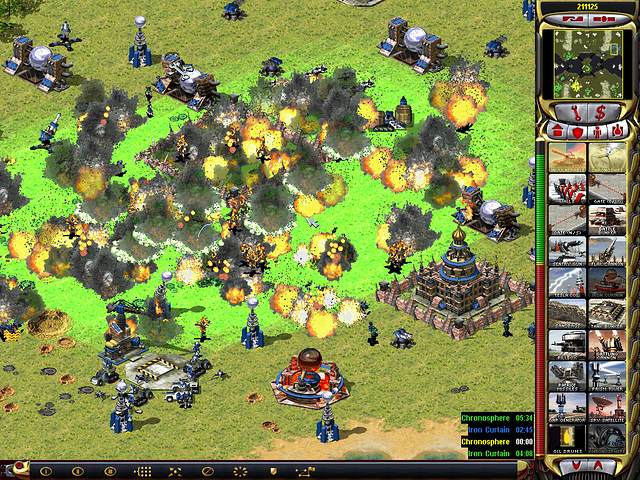Switch to the vehicles build tab
The image size is (640, 480).
617,131
